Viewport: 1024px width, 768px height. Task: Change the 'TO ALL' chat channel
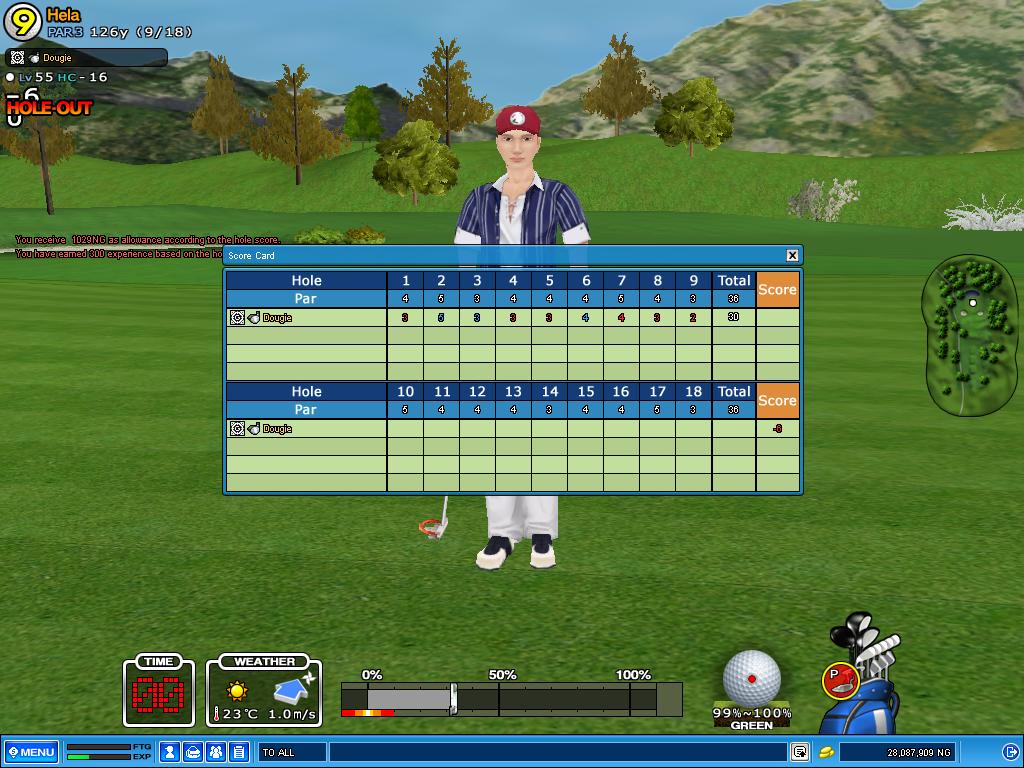(x=292, y=752)
